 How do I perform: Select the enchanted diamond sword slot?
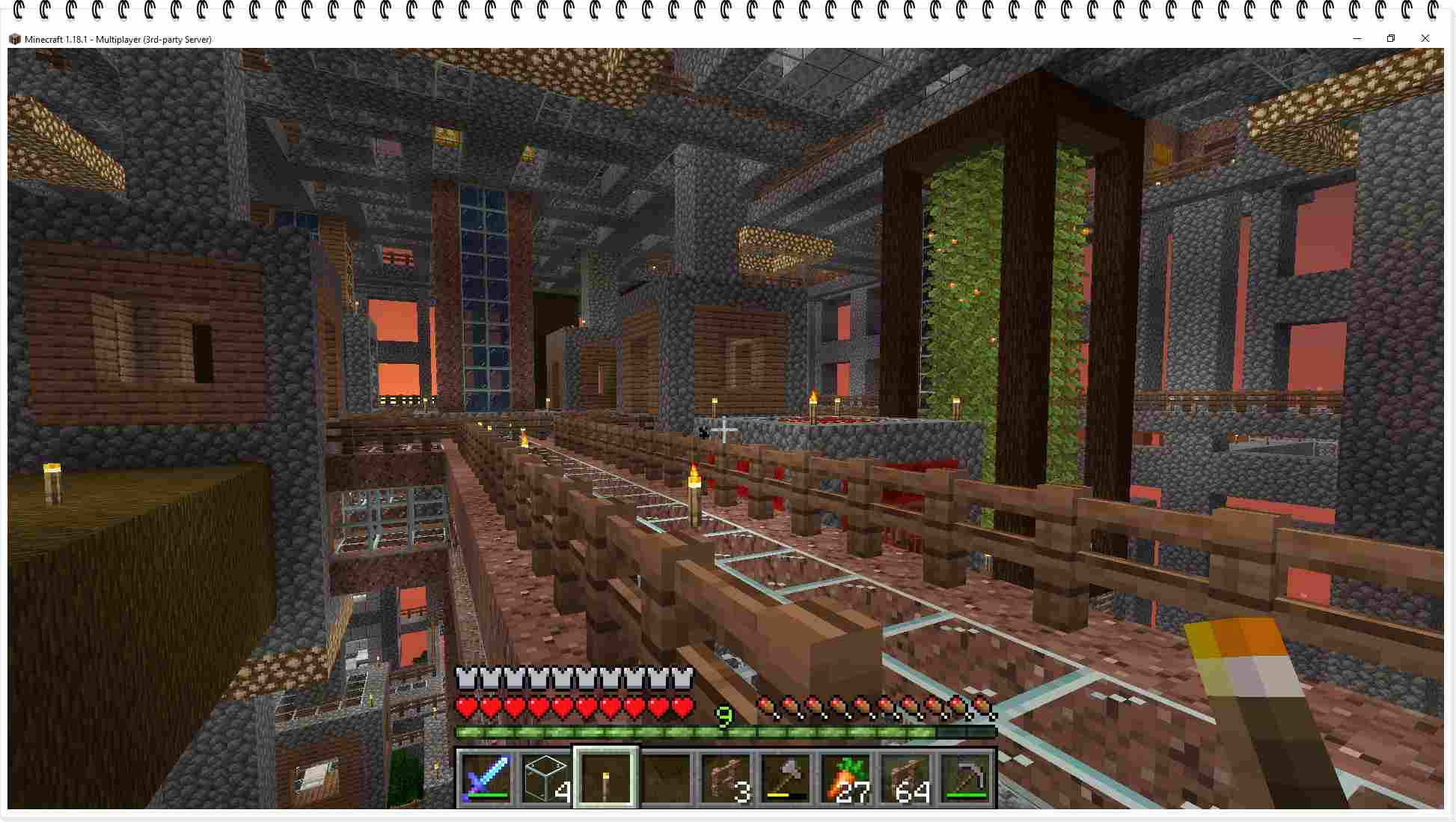[486, 779]
